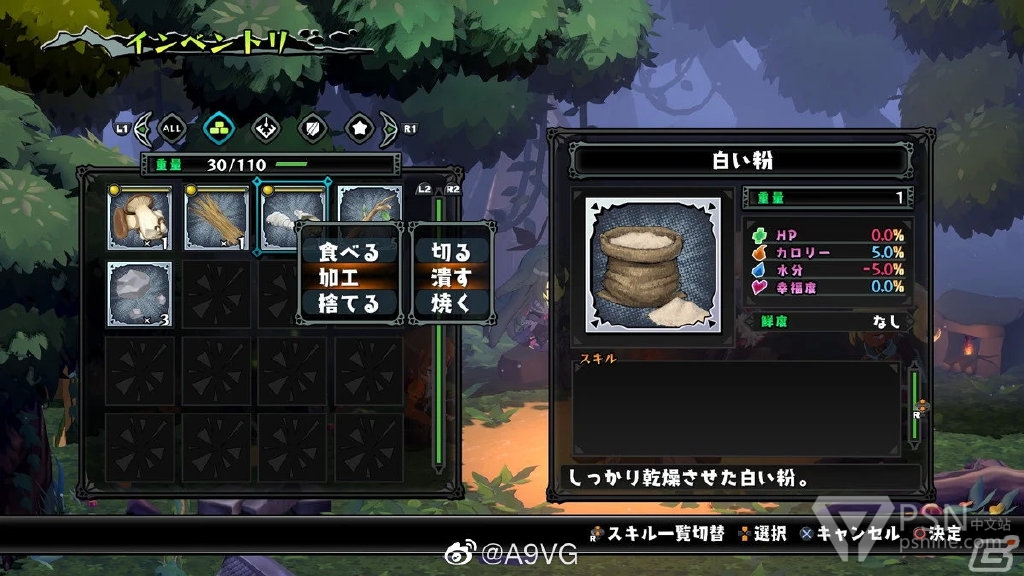This screenshot has width=1024, height=576.
Task: Switch to the star category tab
Action: (358, 128)
